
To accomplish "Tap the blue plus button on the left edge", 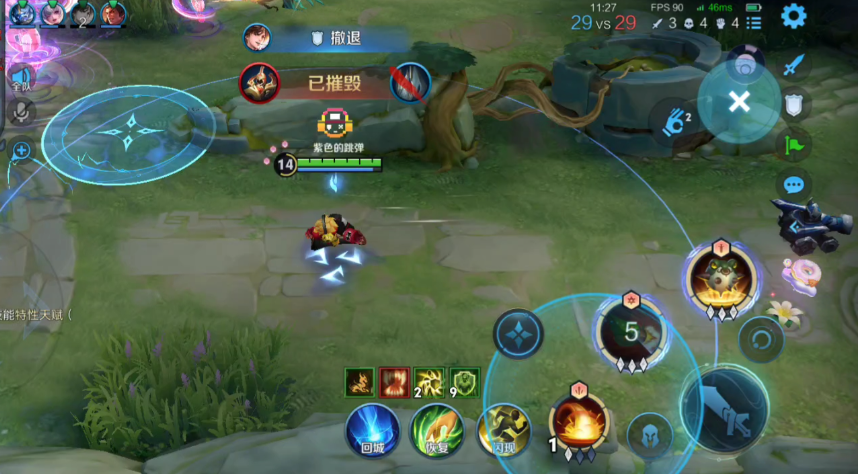I will point(21,150).
